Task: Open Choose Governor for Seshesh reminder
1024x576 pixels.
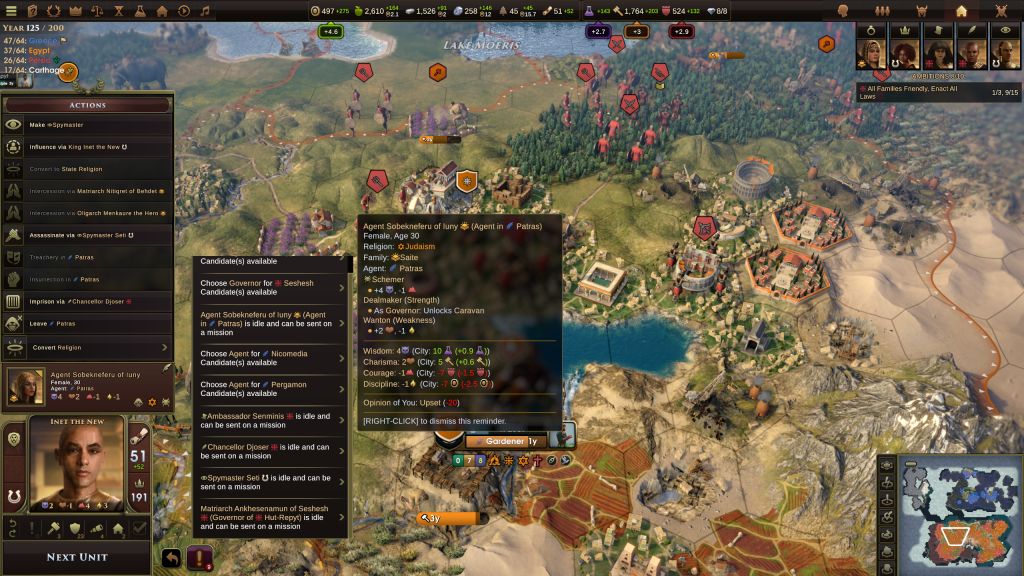Action: pyautogui.click(x=270, y=288)
